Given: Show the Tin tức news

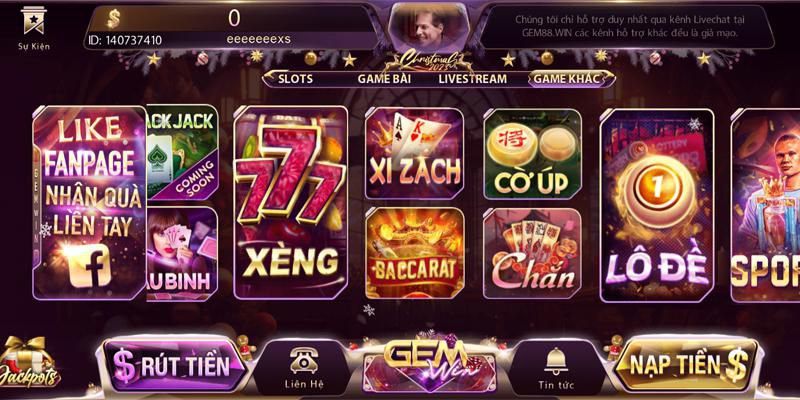Looking at the screenshot, I should pos(555,367).
